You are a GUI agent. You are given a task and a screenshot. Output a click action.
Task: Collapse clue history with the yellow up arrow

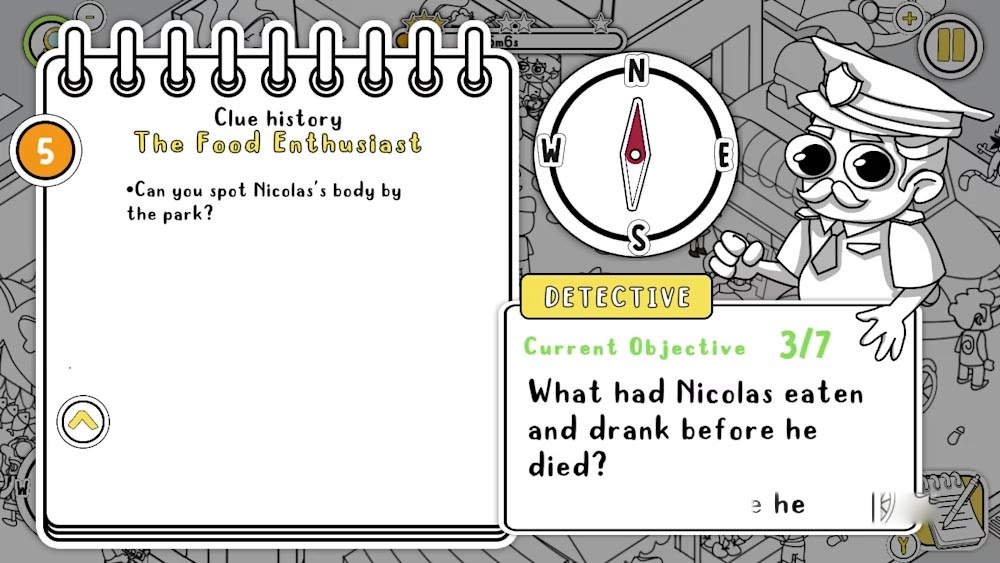(x=83, y=421)
